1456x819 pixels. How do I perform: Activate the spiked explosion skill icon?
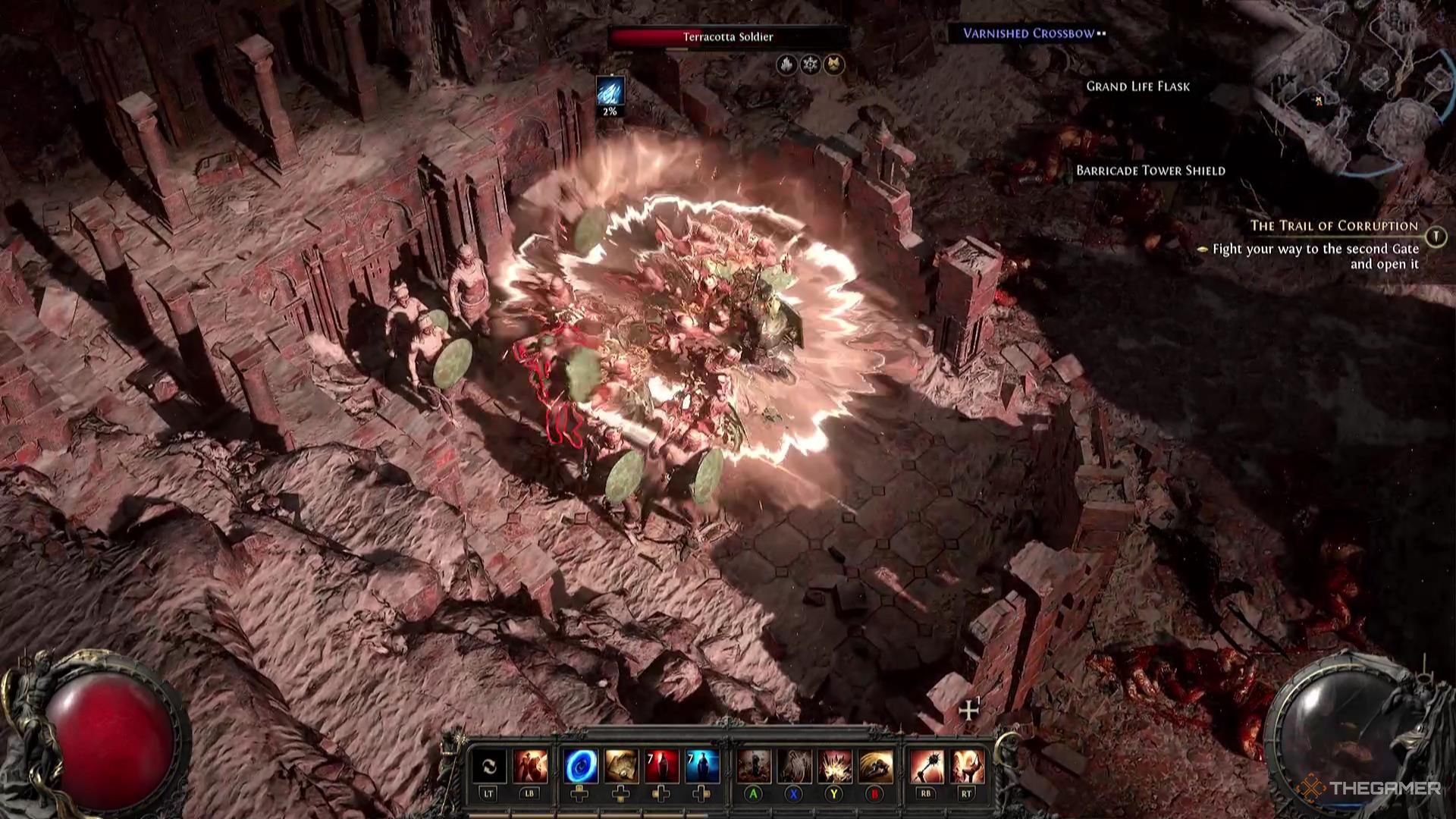pyautogui.click(x=834, y=767)
